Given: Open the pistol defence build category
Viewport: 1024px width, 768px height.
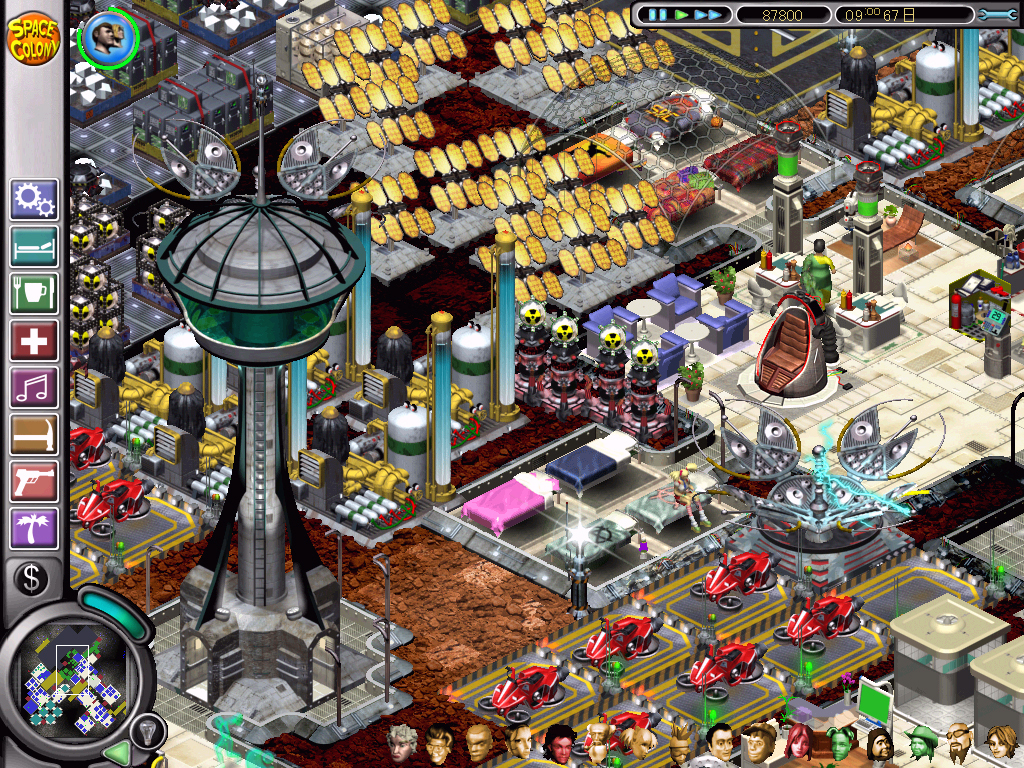Looking at the screenshot, I should pos(34,482).
